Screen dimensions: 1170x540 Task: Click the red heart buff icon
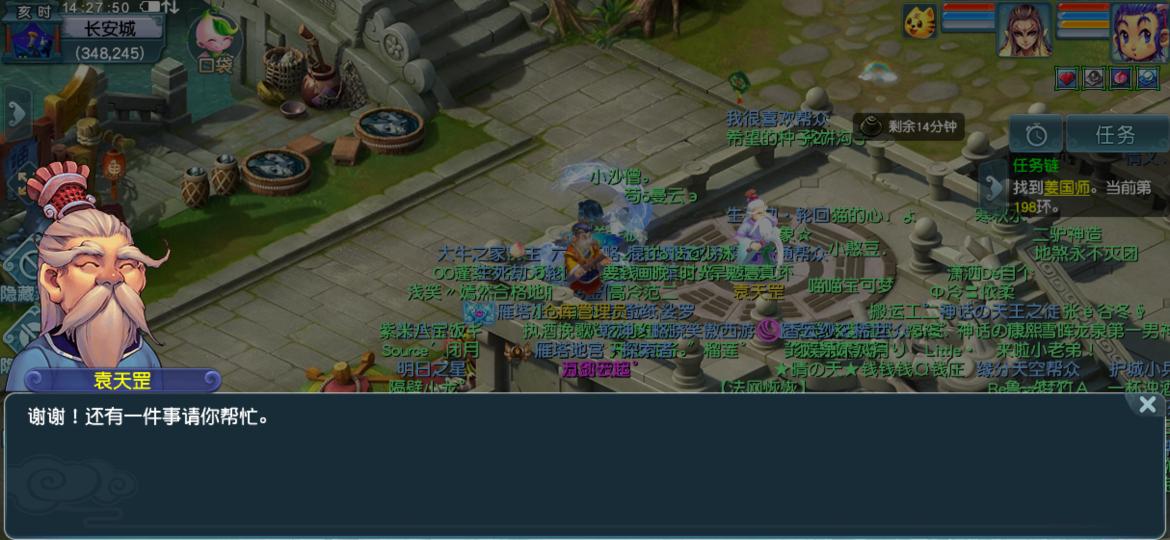1067,77
